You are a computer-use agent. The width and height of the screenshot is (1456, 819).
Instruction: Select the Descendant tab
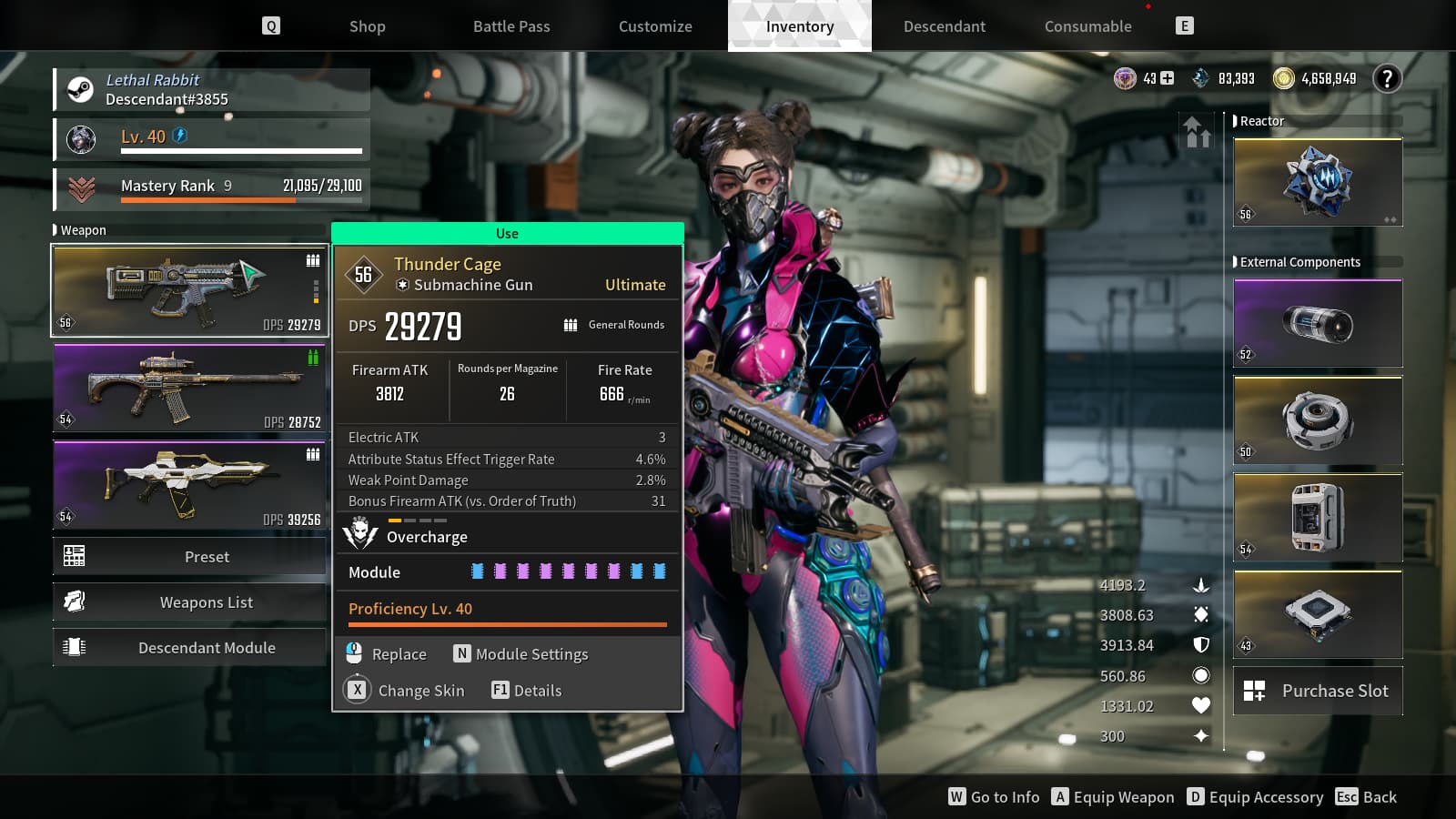pyautogui.click(x=944, y=26)
